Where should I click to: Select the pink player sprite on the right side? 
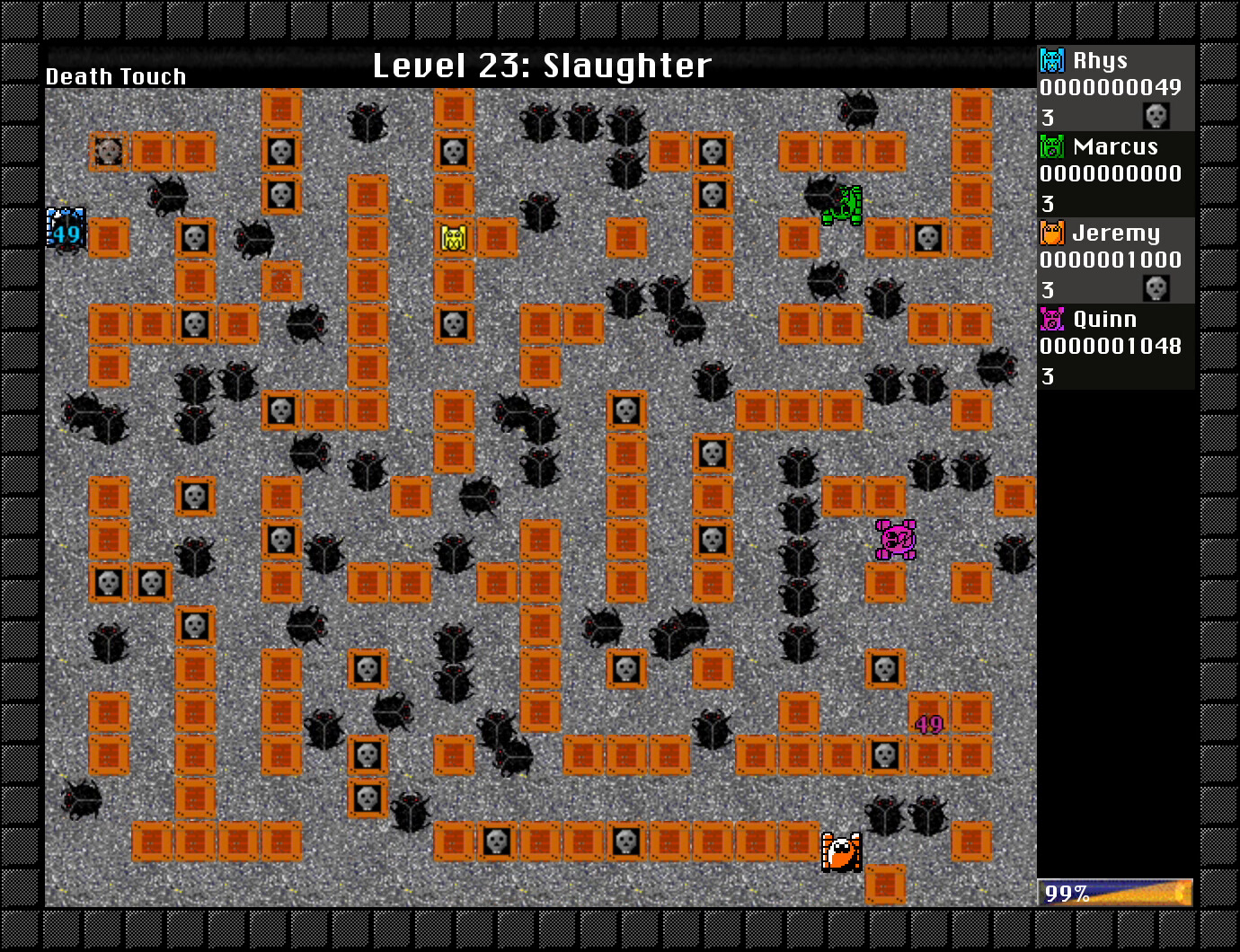pos(894,539)
